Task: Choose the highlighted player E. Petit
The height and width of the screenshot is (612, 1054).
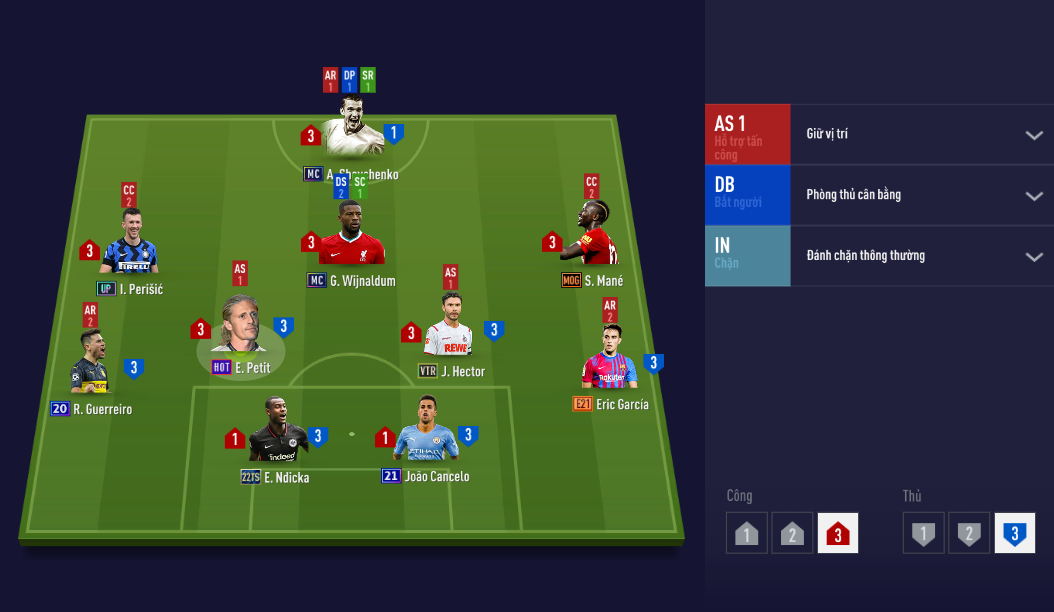Action: (240, 327)
